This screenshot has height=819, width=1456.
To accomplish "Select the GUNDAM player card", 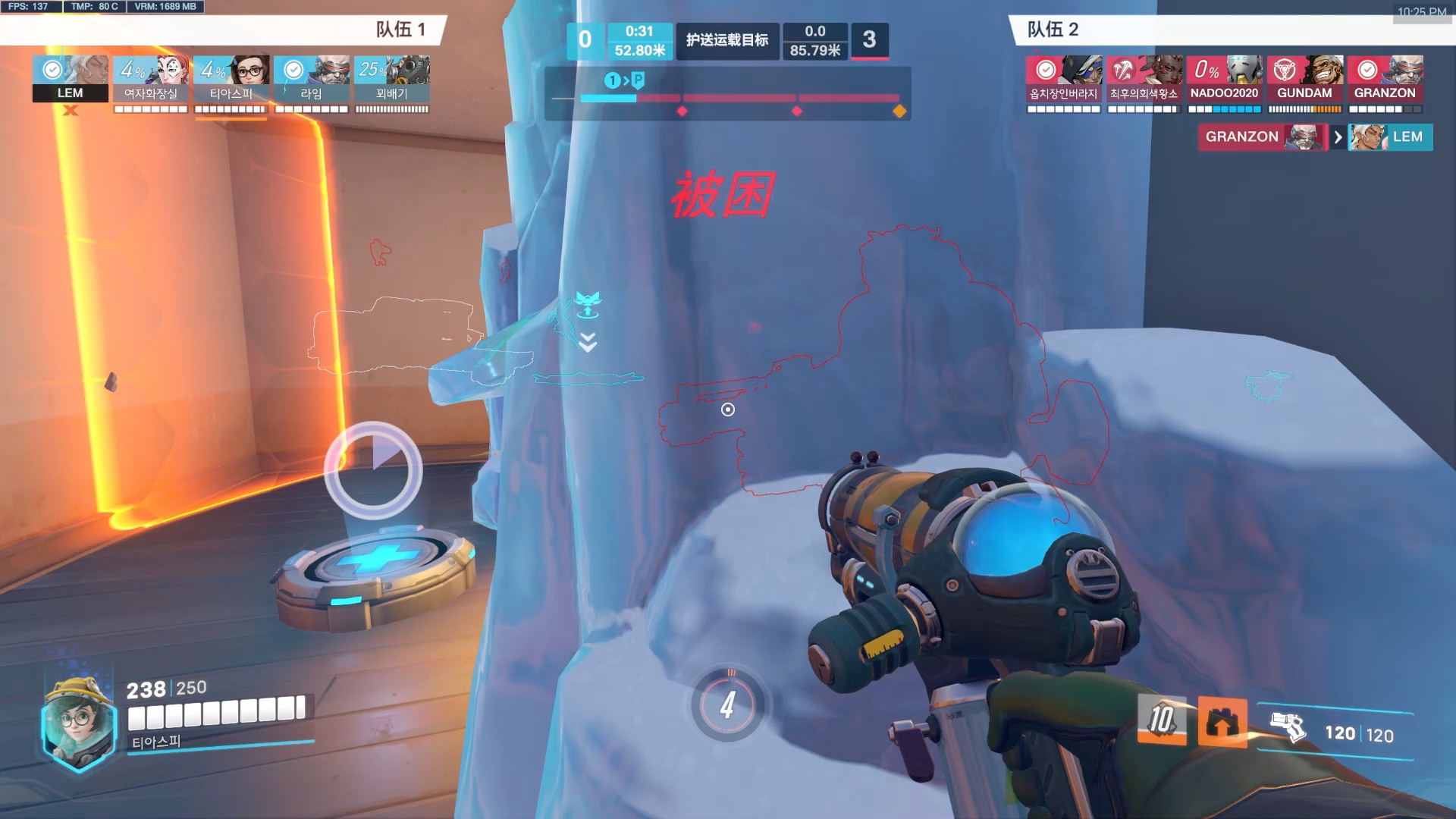I will (x=1304, y=79).
